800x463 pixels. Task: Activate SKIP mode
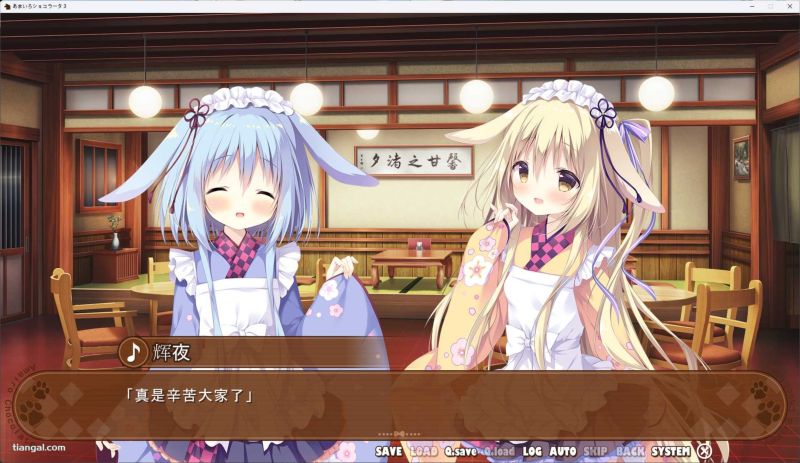pos(596,451)
